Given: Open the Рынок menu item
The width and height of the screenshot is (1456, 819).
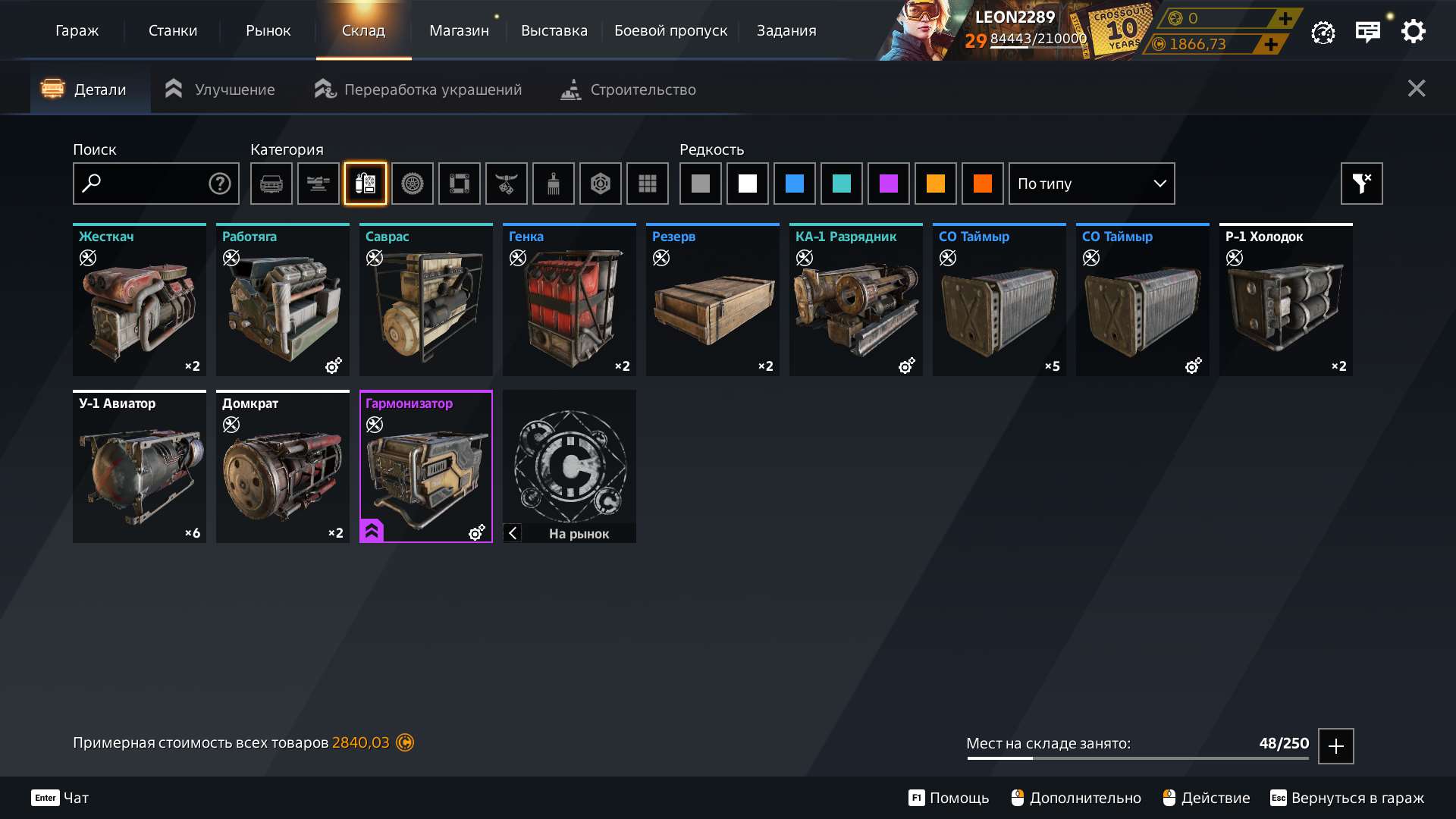Looking at the screenshot, I should pos(268,30).
